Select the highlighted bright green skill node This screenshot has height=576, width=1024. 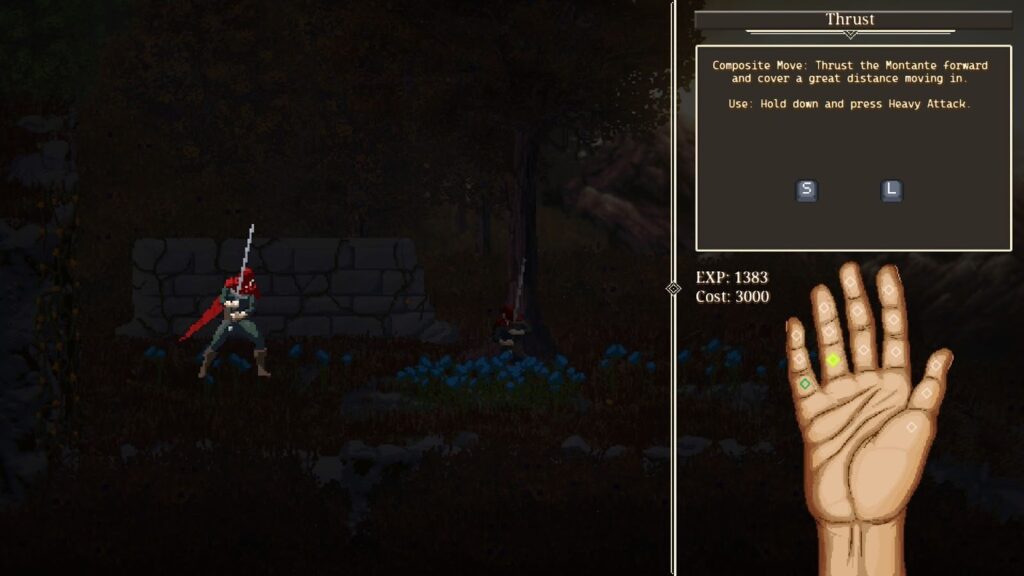click(x=833, y=360)
